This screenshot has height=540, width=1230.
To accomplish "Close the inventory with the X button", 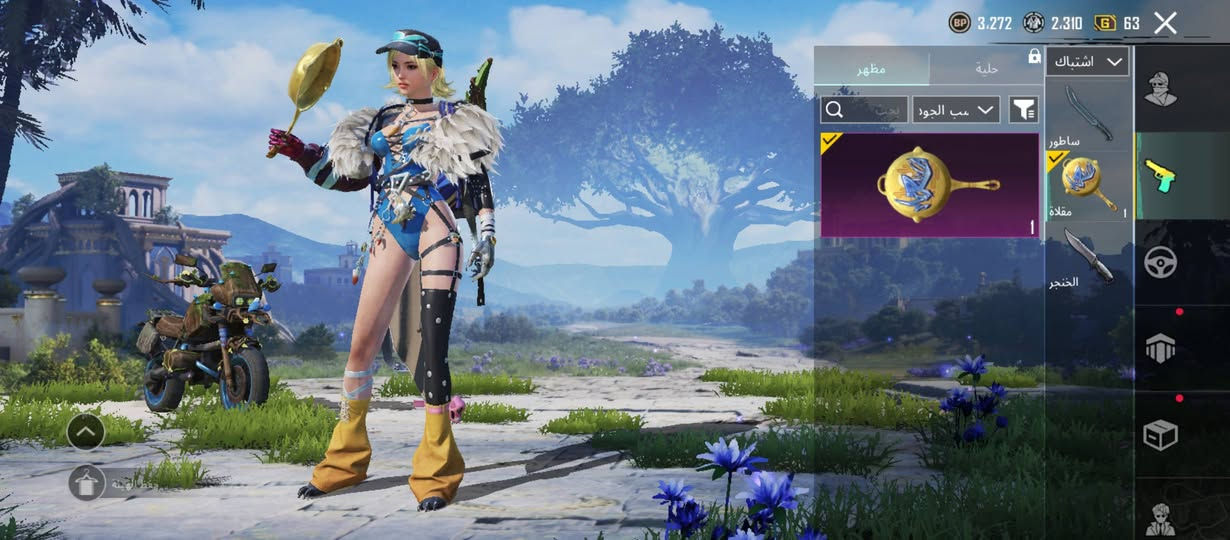I will [x=1165, y=23].
